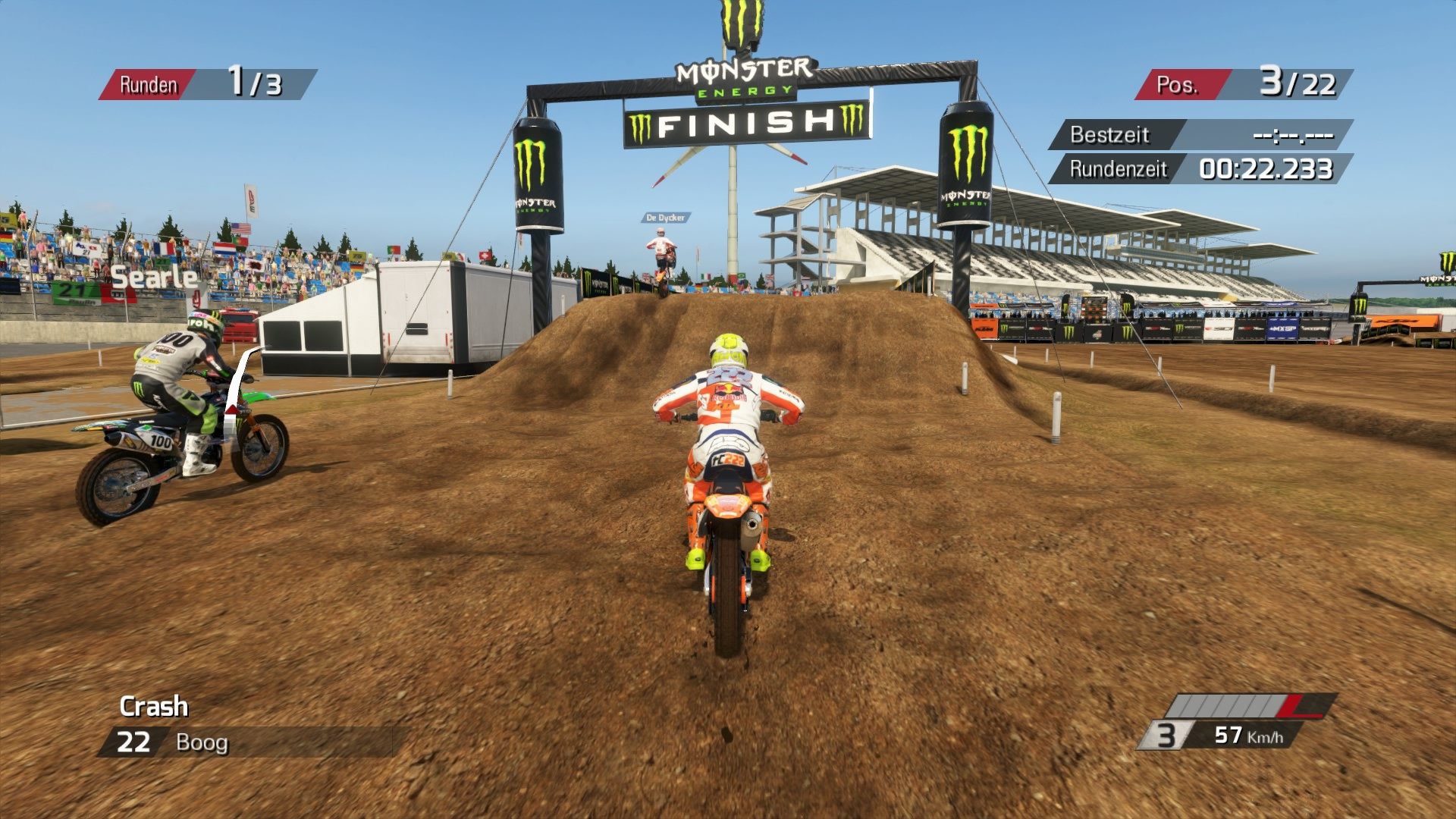Select the gear number indicator showing 3
Viewport: 1456px width, 819px height.
(x=1167, y=734)
